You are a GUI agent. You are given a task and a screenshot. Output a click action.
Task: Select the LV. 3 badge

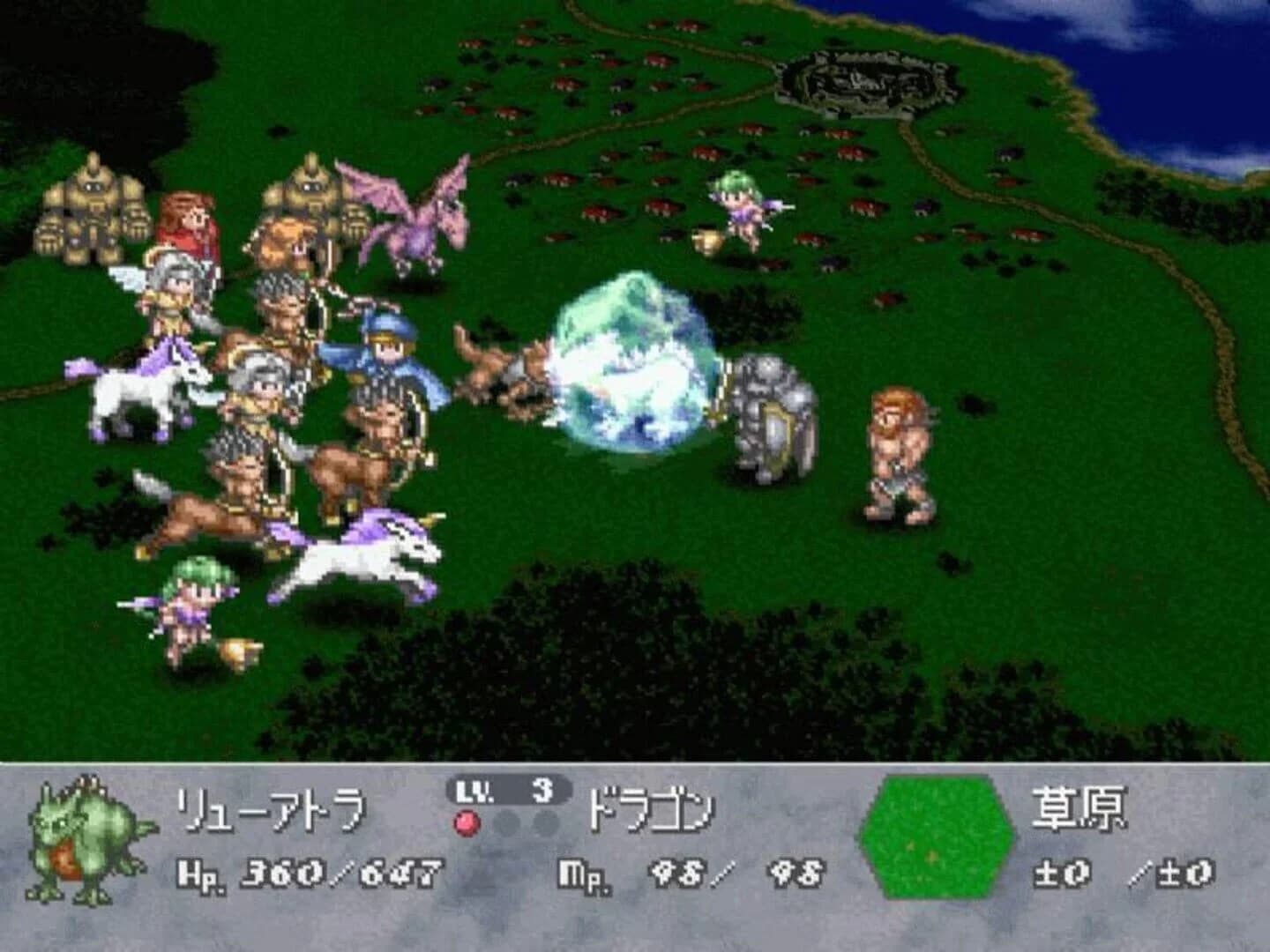point(503,798)
